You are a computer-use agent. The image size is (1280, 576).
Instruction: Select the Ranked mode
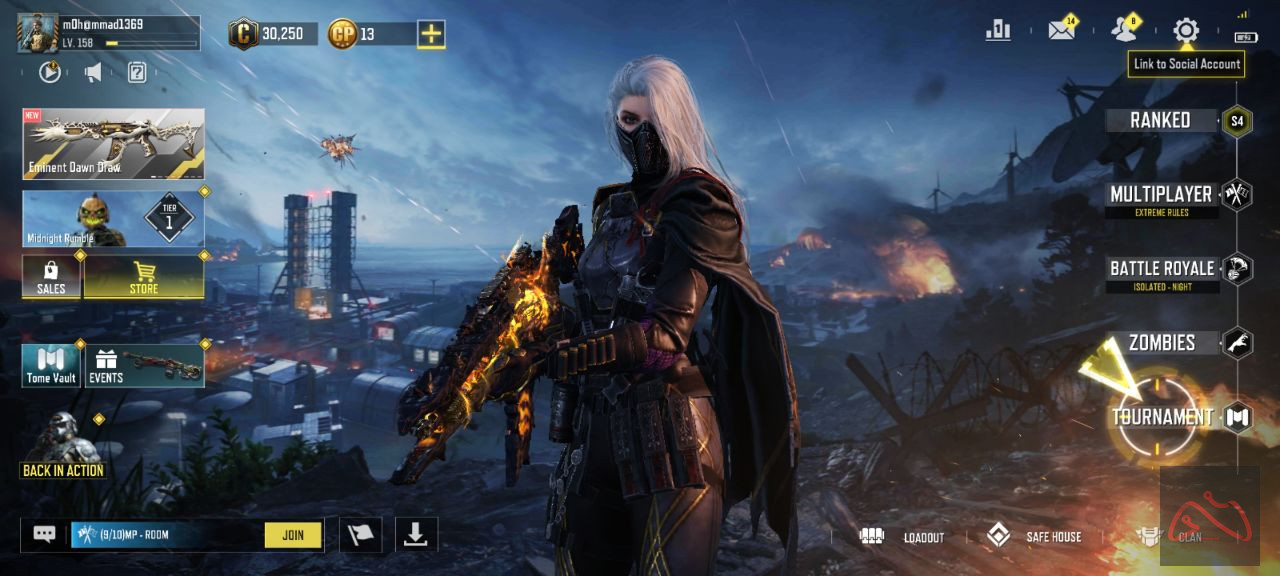coord(1161,120)
